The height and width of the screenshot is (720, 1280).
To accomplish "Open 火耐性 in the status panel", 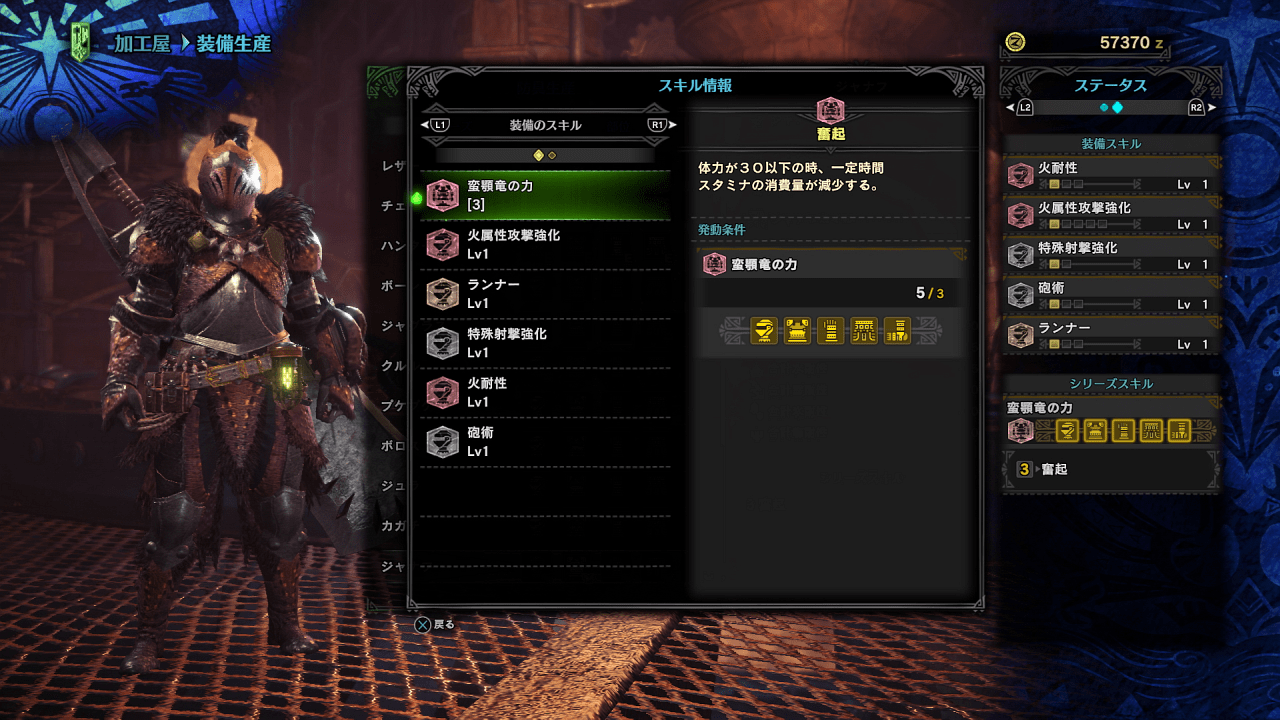I will (1113, 176).
